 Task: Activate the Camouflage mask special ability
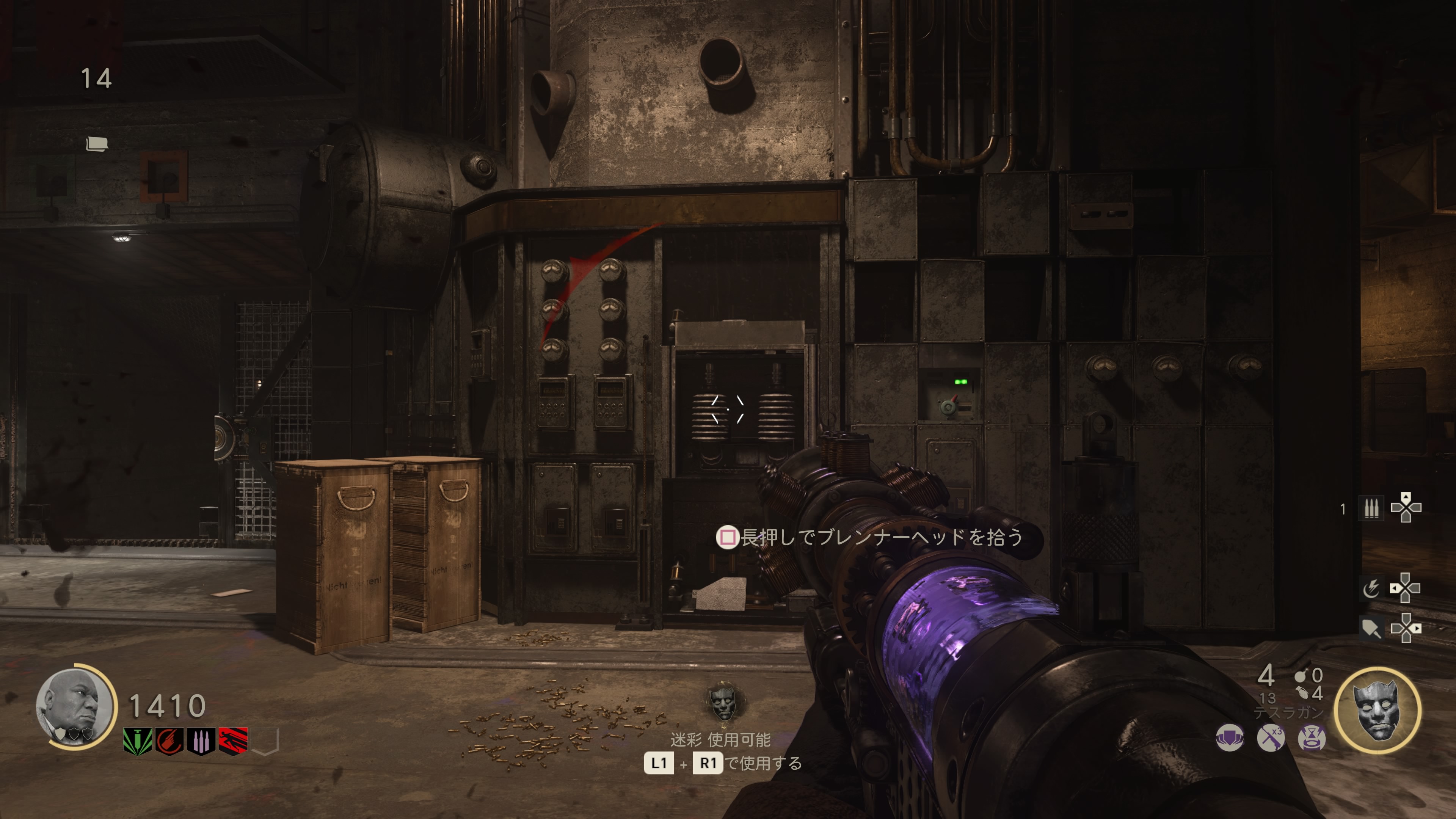[1378, 711]
